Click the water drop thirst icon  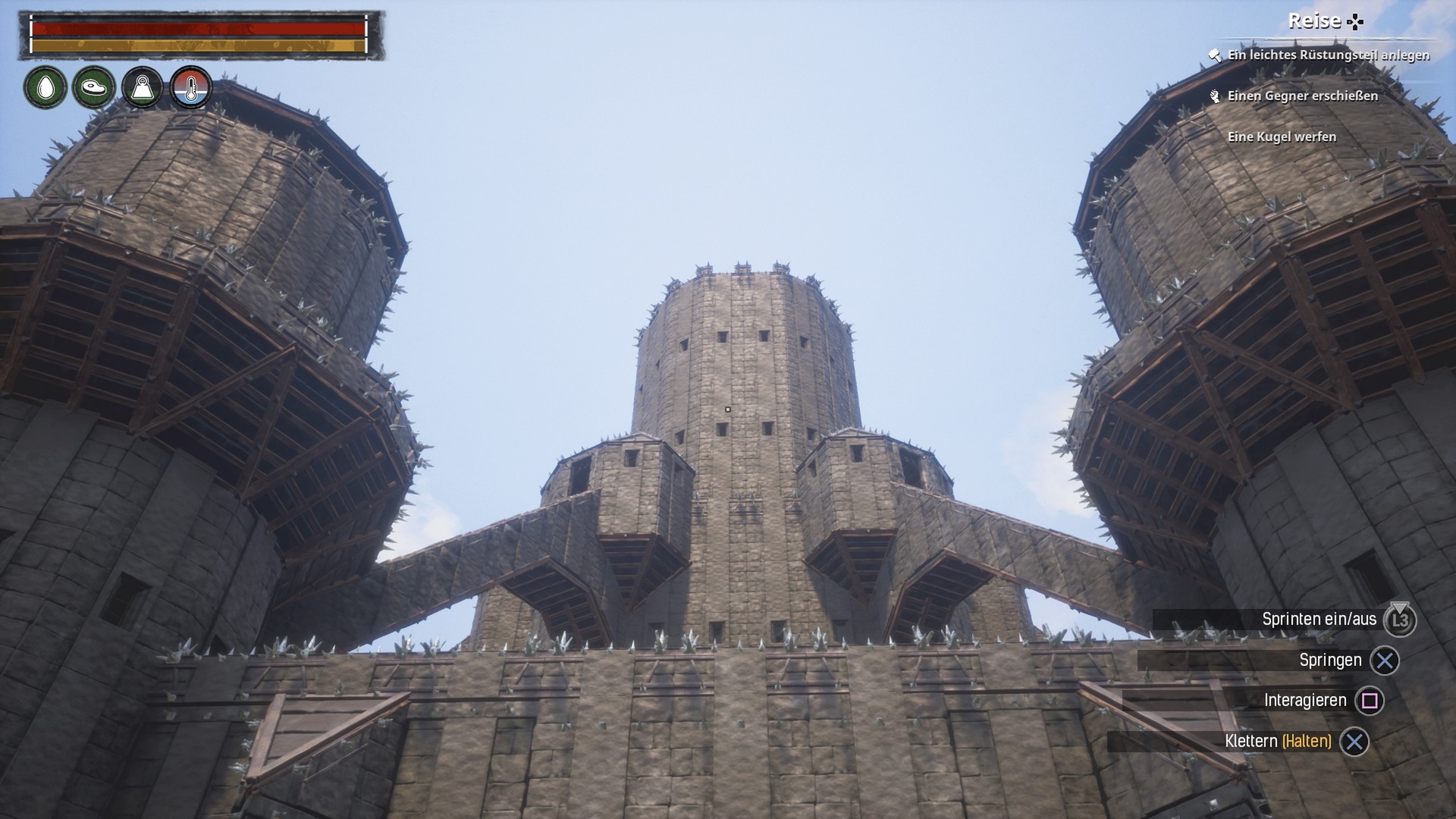tap(45, 88)
